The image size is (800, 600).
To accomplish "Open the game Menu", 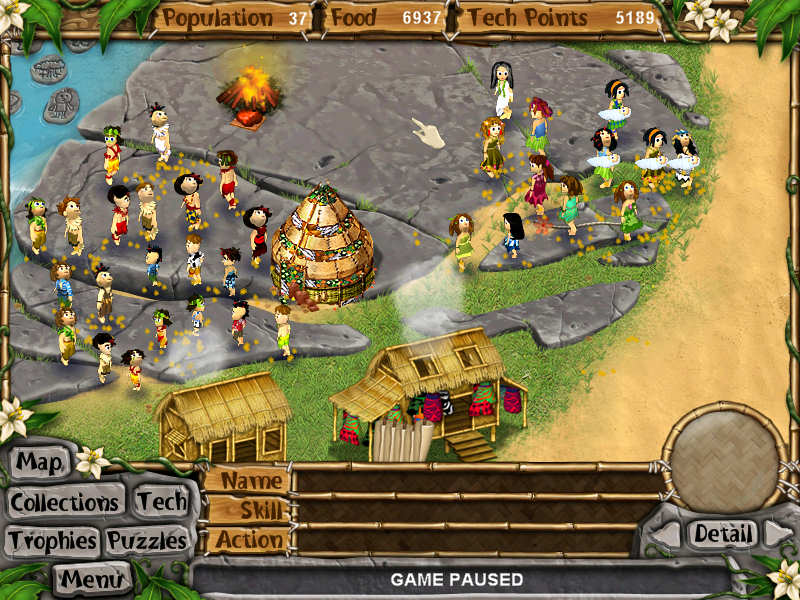I will [x=92, y=577].
